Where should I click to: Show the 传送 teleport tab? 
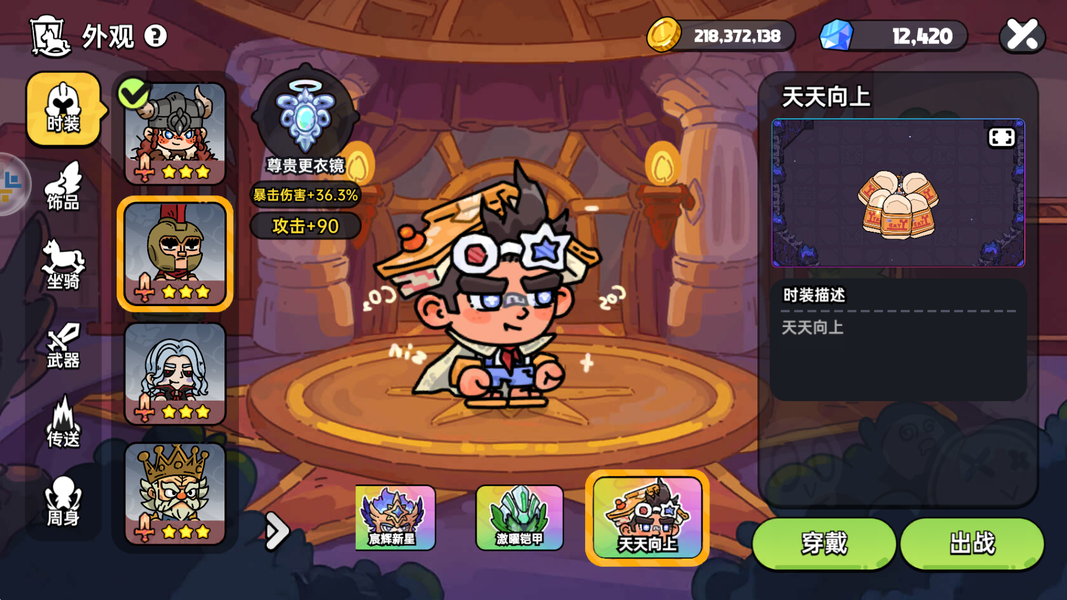63,423
